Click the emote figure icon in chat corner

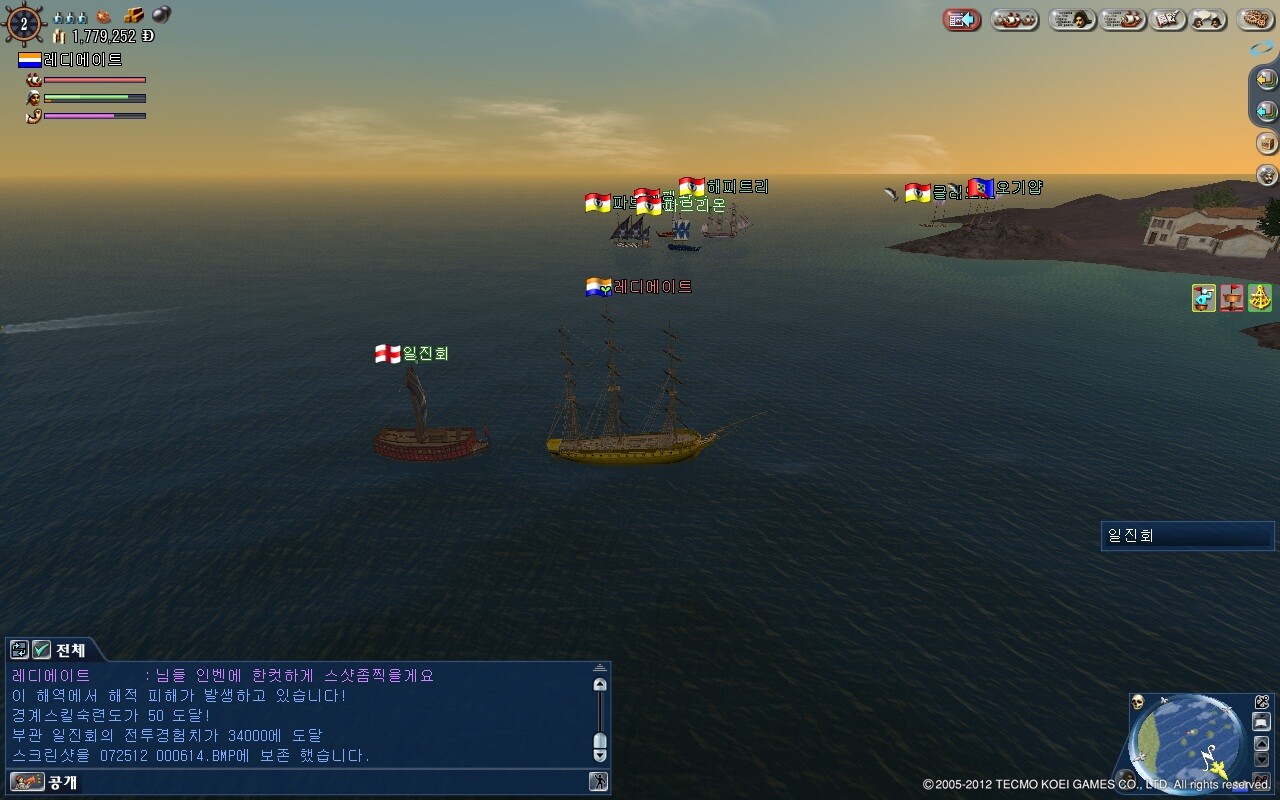(x=599, y=781)
